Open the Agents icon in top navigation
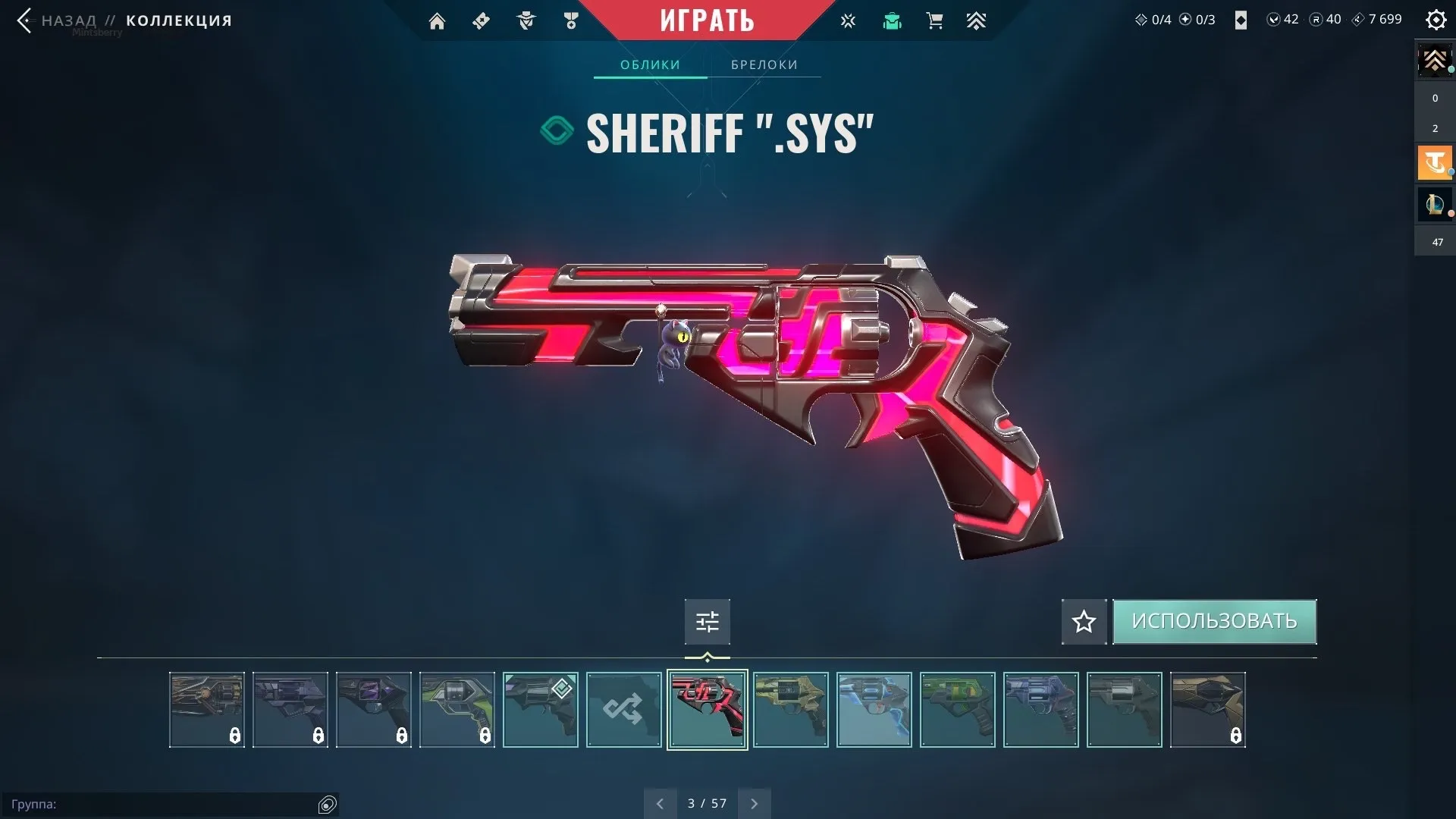 click(x=526, y=20)
